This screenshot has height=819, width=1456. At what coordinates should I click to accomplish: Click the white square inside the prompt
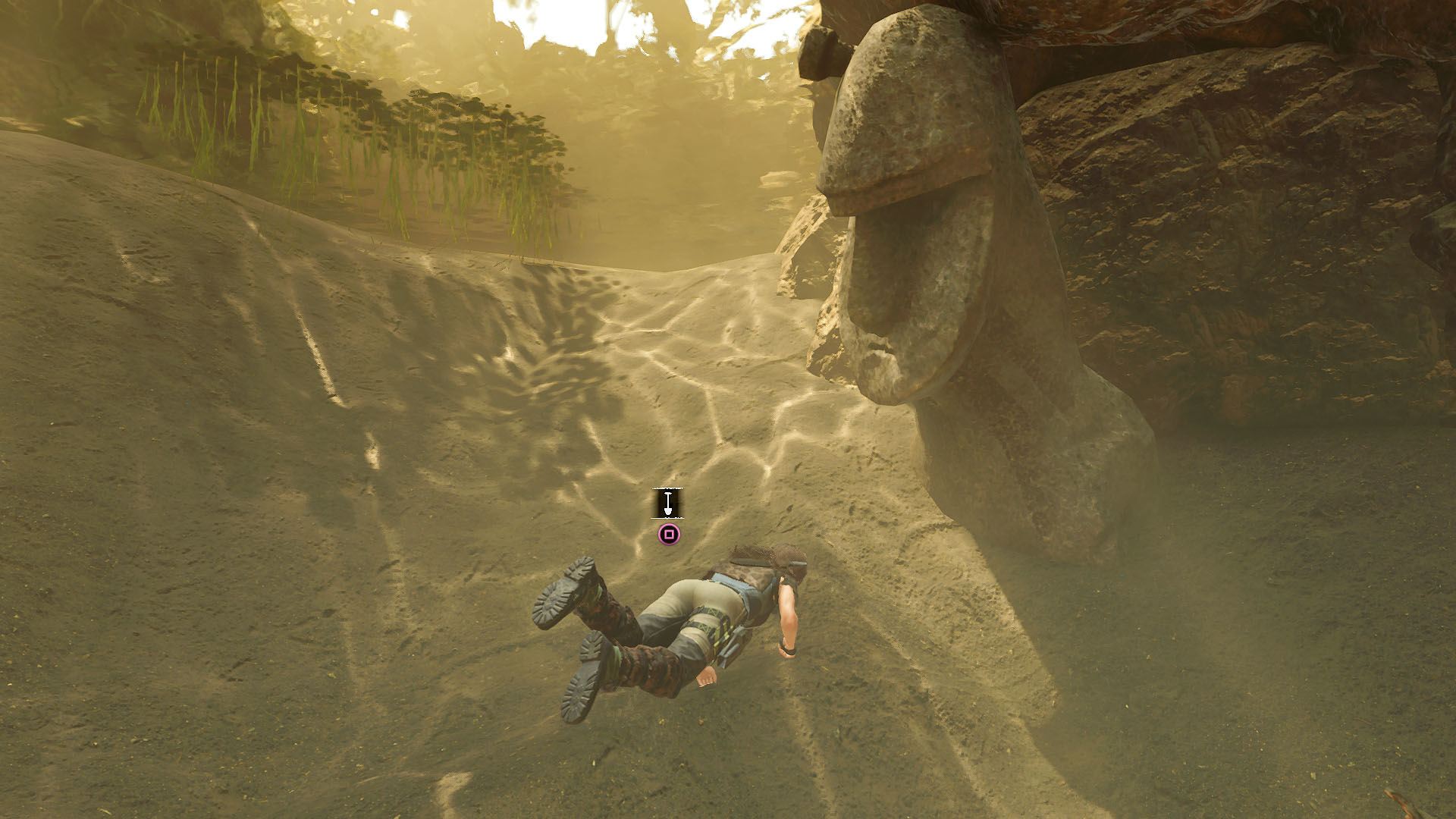[667, 535]
